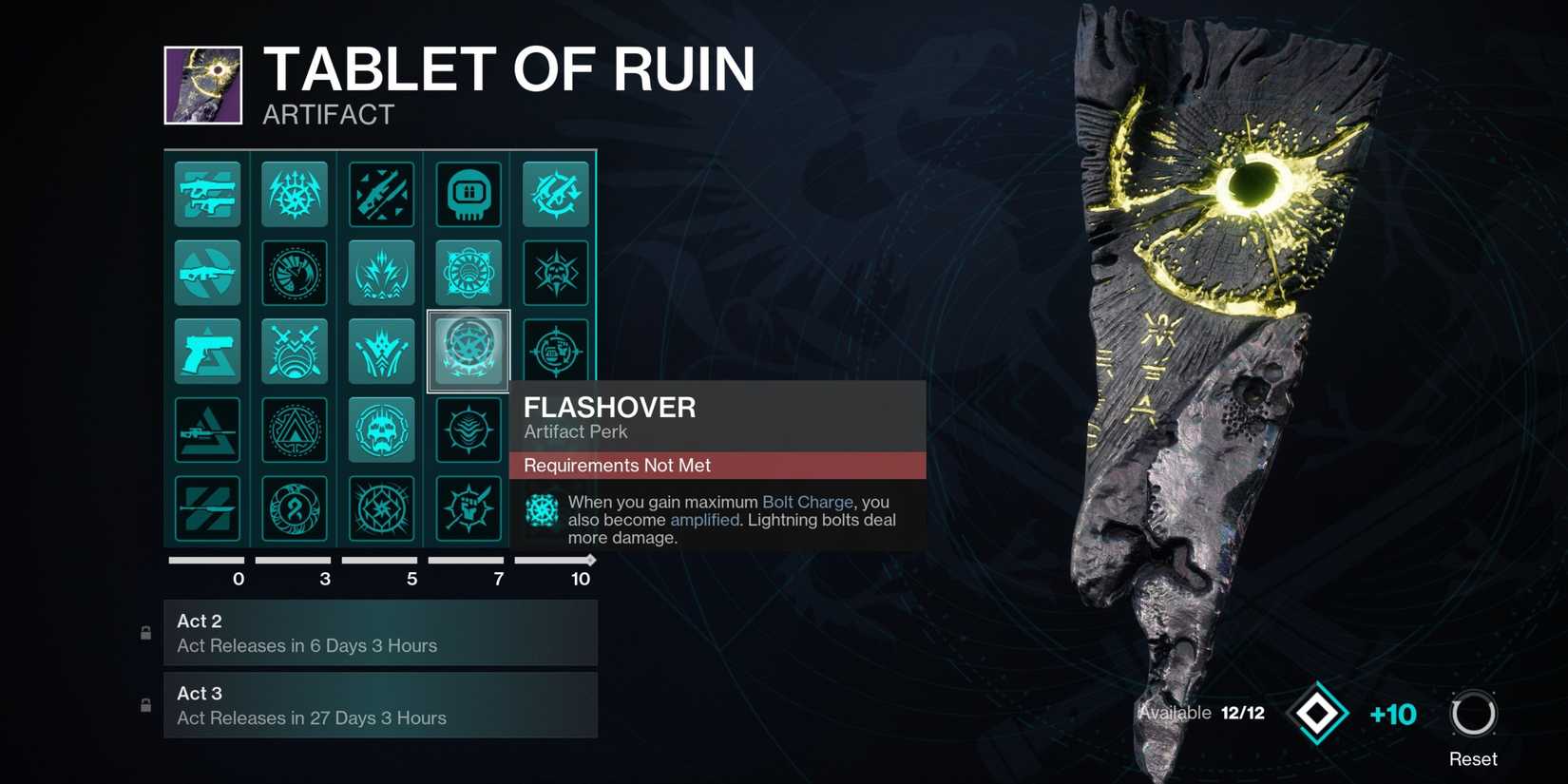Open the skull-faced perk in the fourth row
The height and width of the screenshot is (784, 1568).
click(381, 430)
